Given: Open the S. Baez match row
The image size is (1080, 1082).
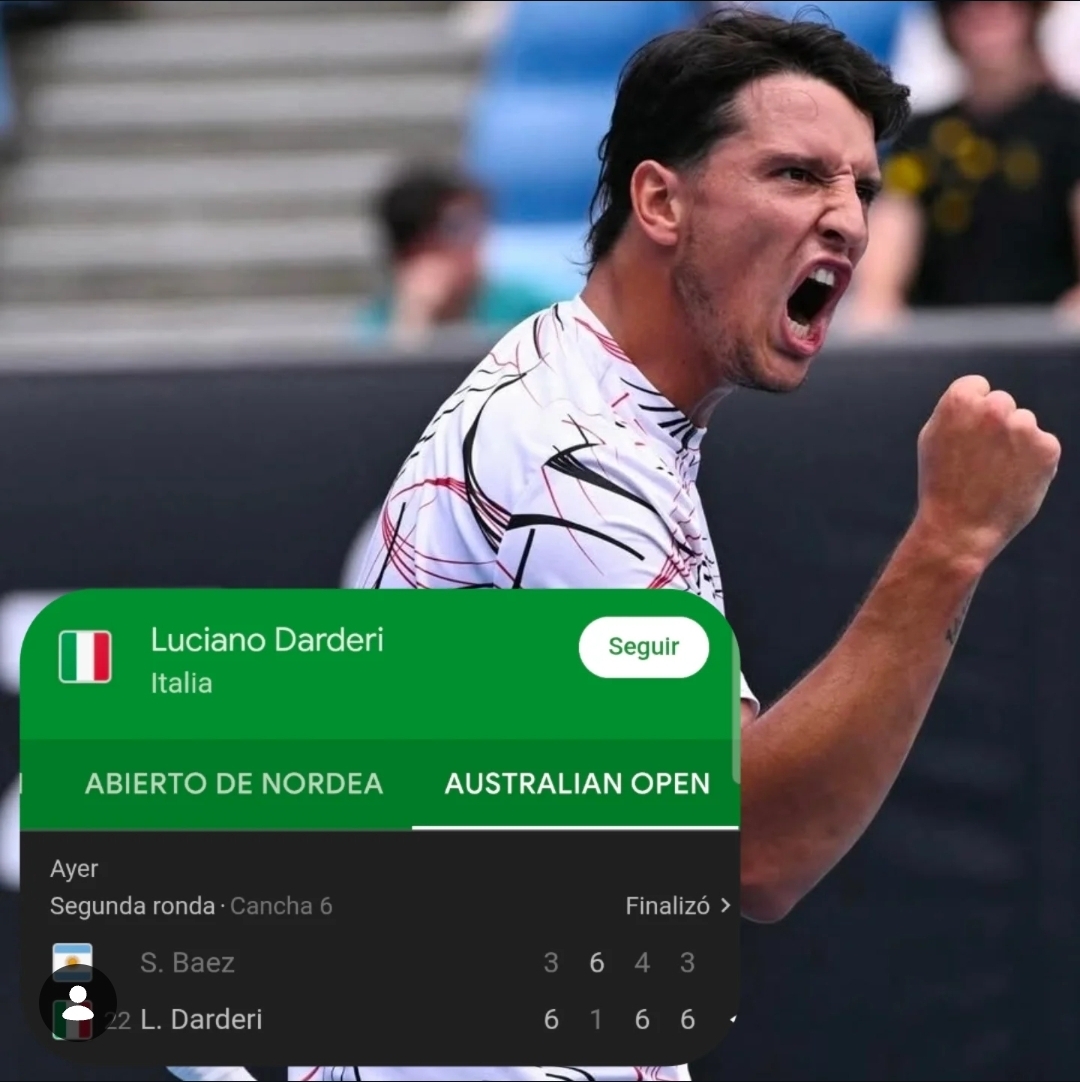Looking at the screenshot, I should pos(188,963).
